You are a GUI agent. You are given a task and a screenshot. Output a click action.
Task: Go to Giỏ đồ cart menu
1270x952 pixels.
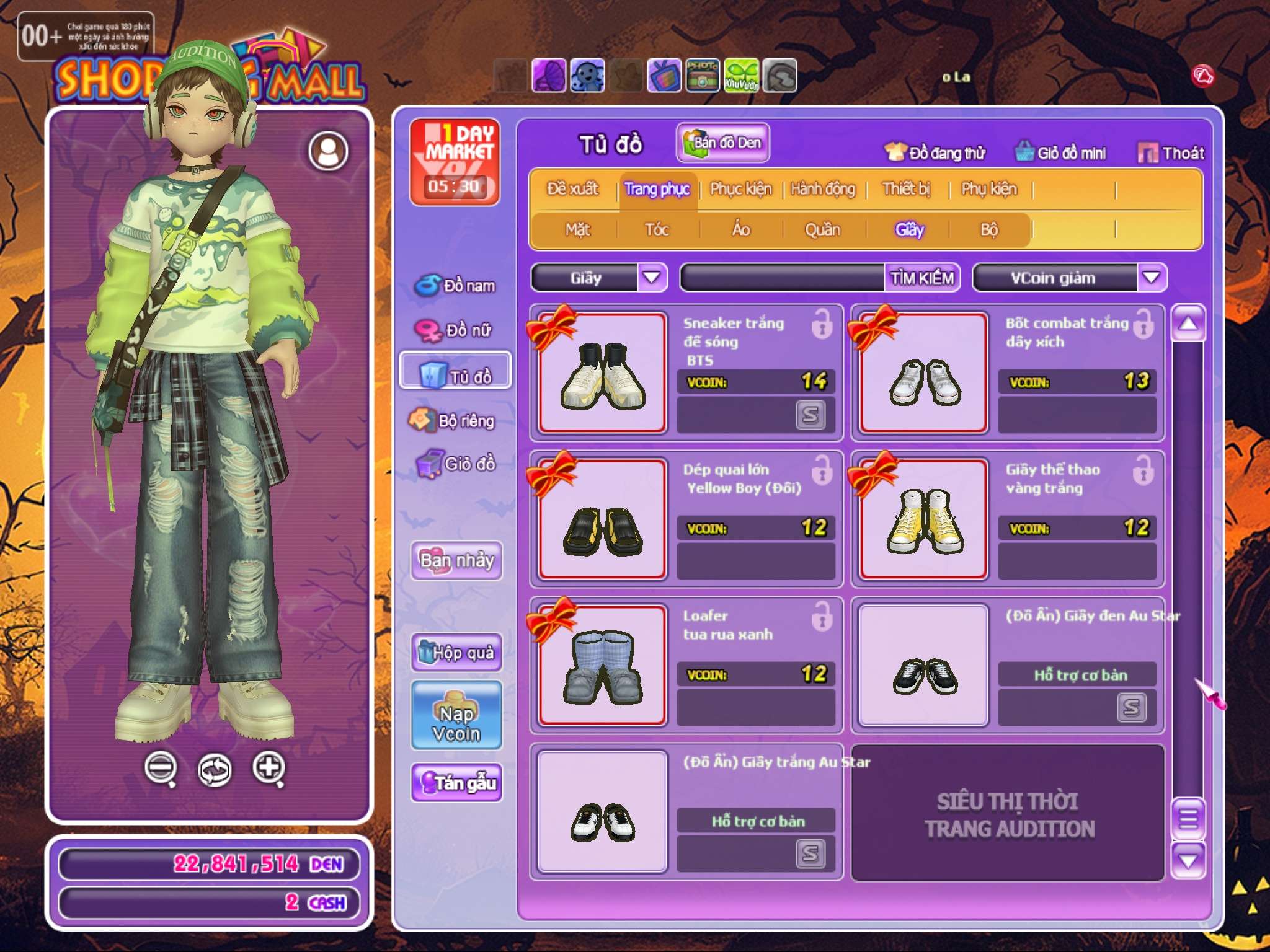point(456,464)
